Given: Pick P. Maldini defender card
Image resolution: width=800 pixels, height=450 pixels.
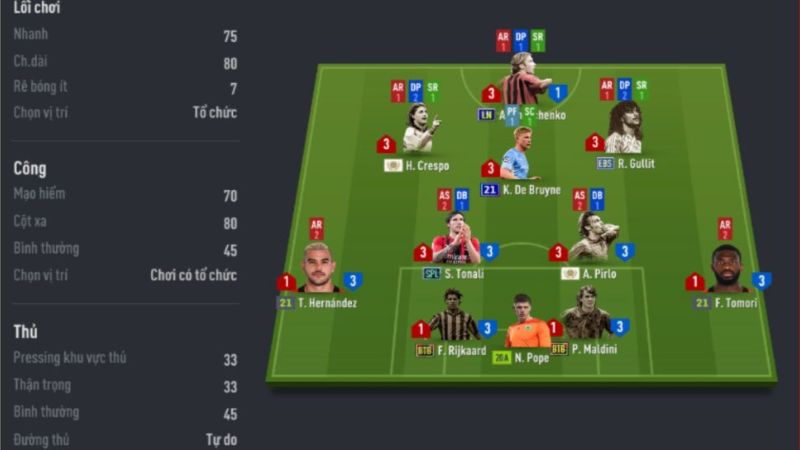Looking at the screenshot, I should tap(586, 317).
